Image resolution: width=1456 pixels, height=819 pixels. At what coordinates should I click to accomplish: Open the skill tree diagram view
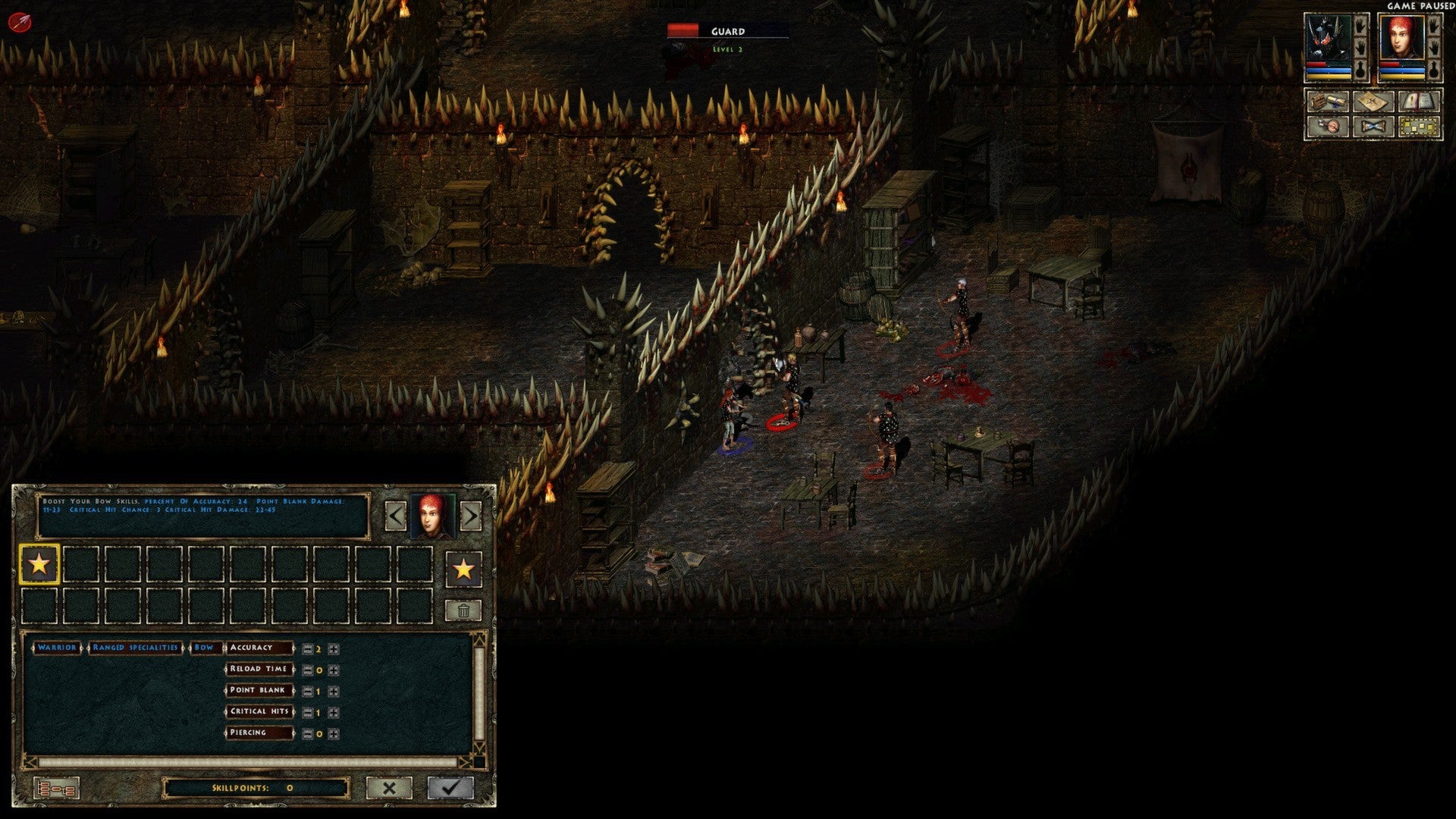coord(56,789)
